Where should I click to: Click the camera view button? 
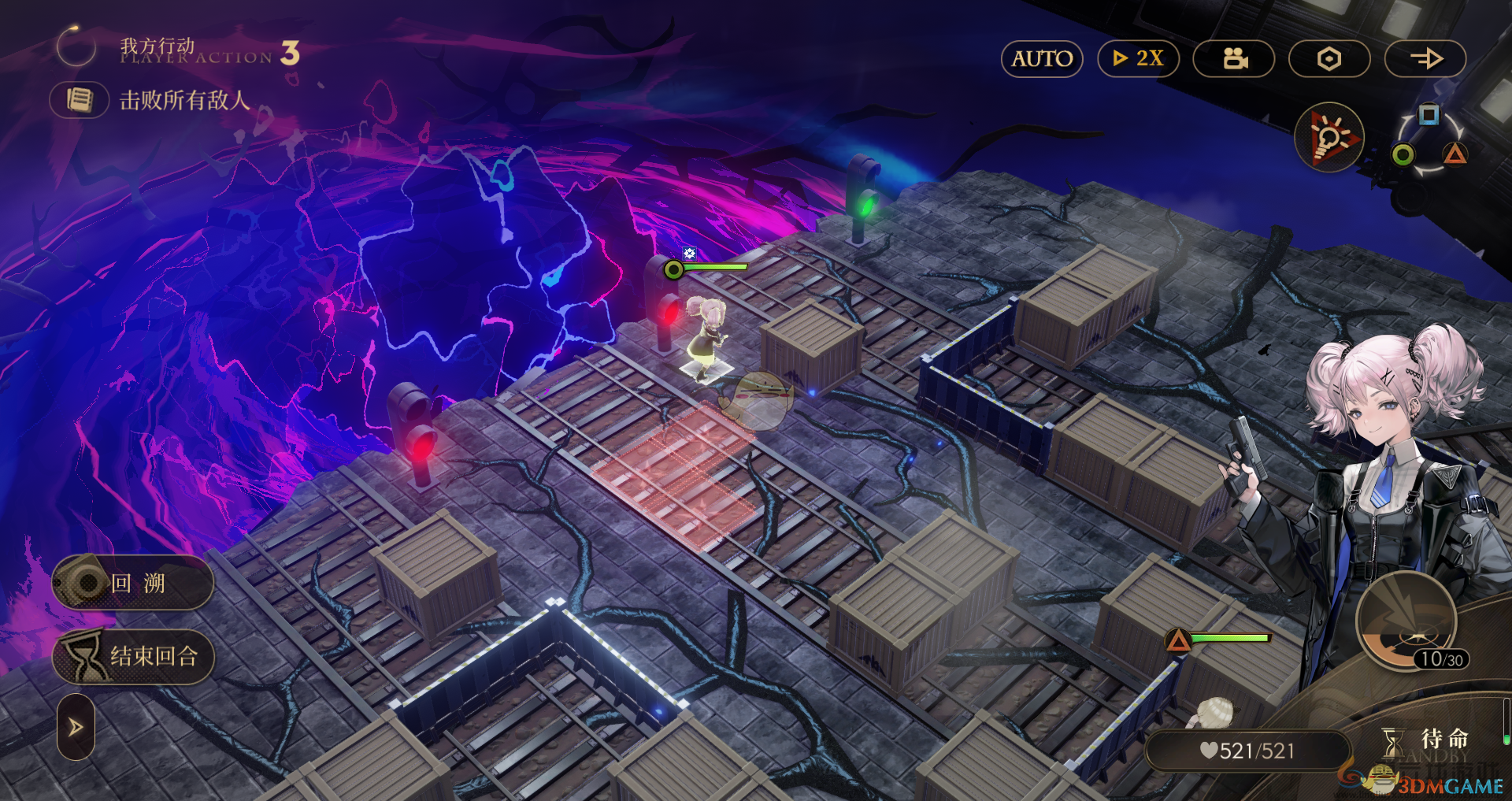pyautogui.click(x=1234, y=59)
